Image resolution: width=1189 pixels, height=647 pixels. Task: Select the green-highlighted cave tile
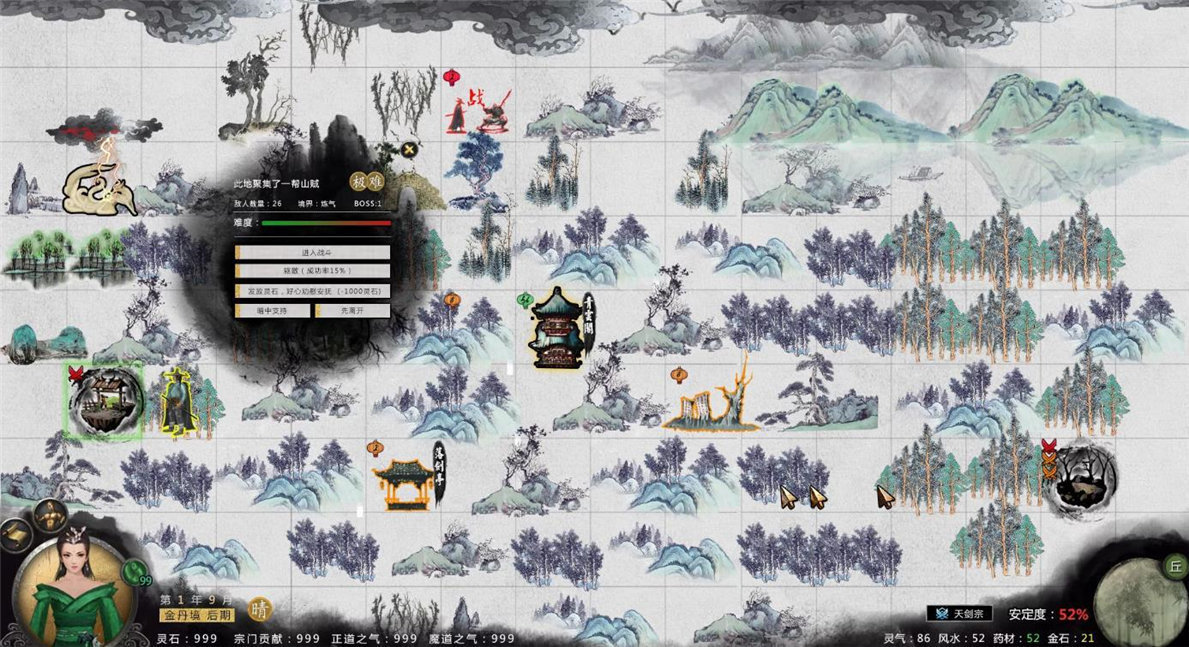point(105,401)
